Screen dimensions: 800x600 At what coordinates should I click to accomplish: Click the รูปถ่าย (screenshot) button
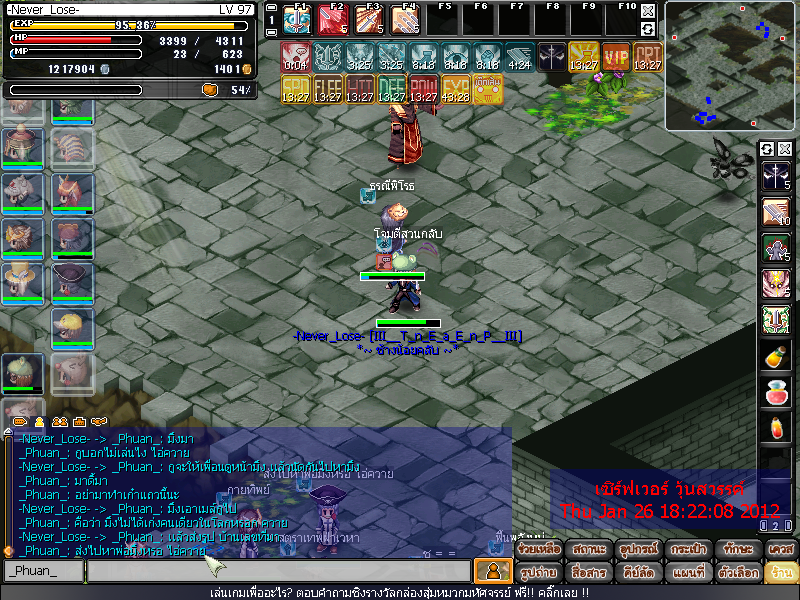point(539,573)
